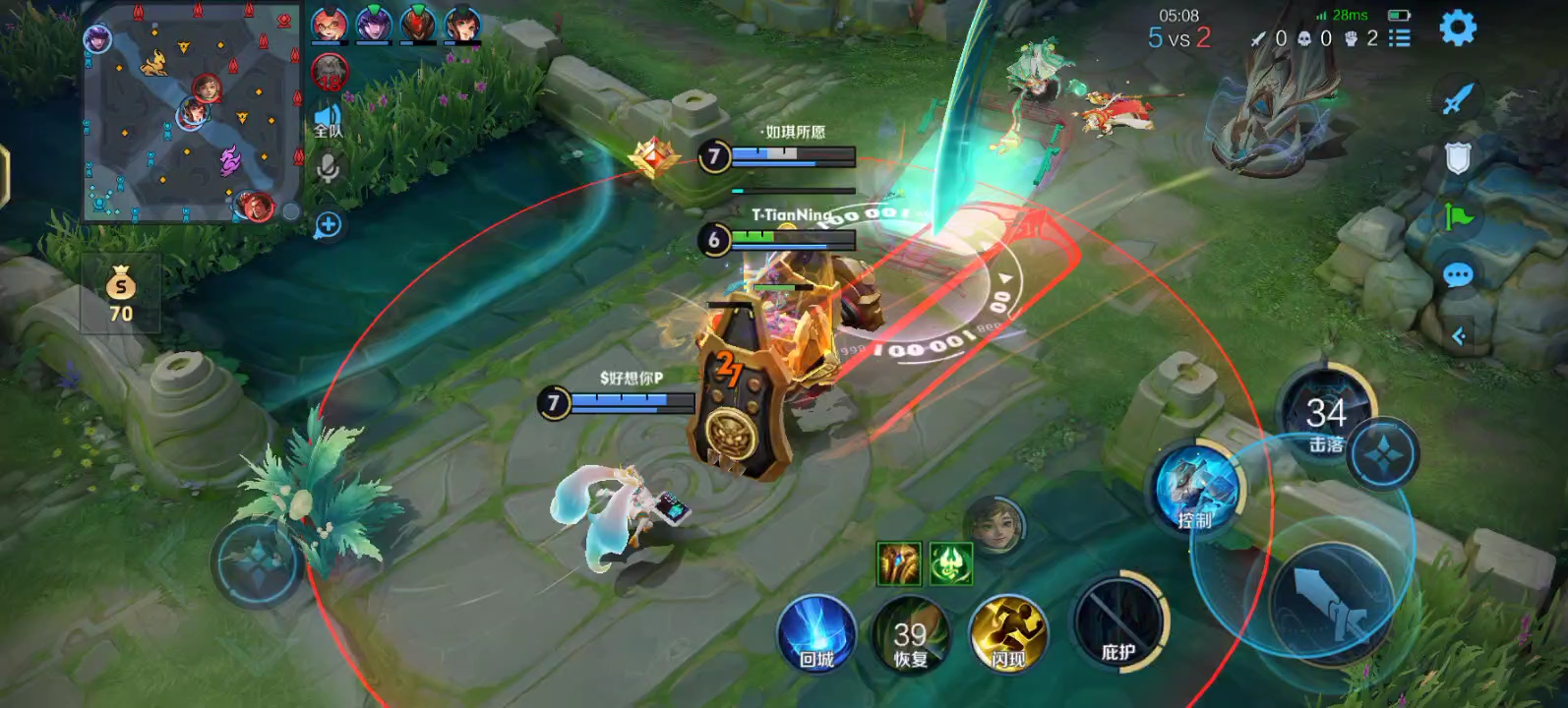The width and height of the screenshot is (1568, 708).
Task: Cast the 闪现 flash spell
Action: [x=1007, y=635]
